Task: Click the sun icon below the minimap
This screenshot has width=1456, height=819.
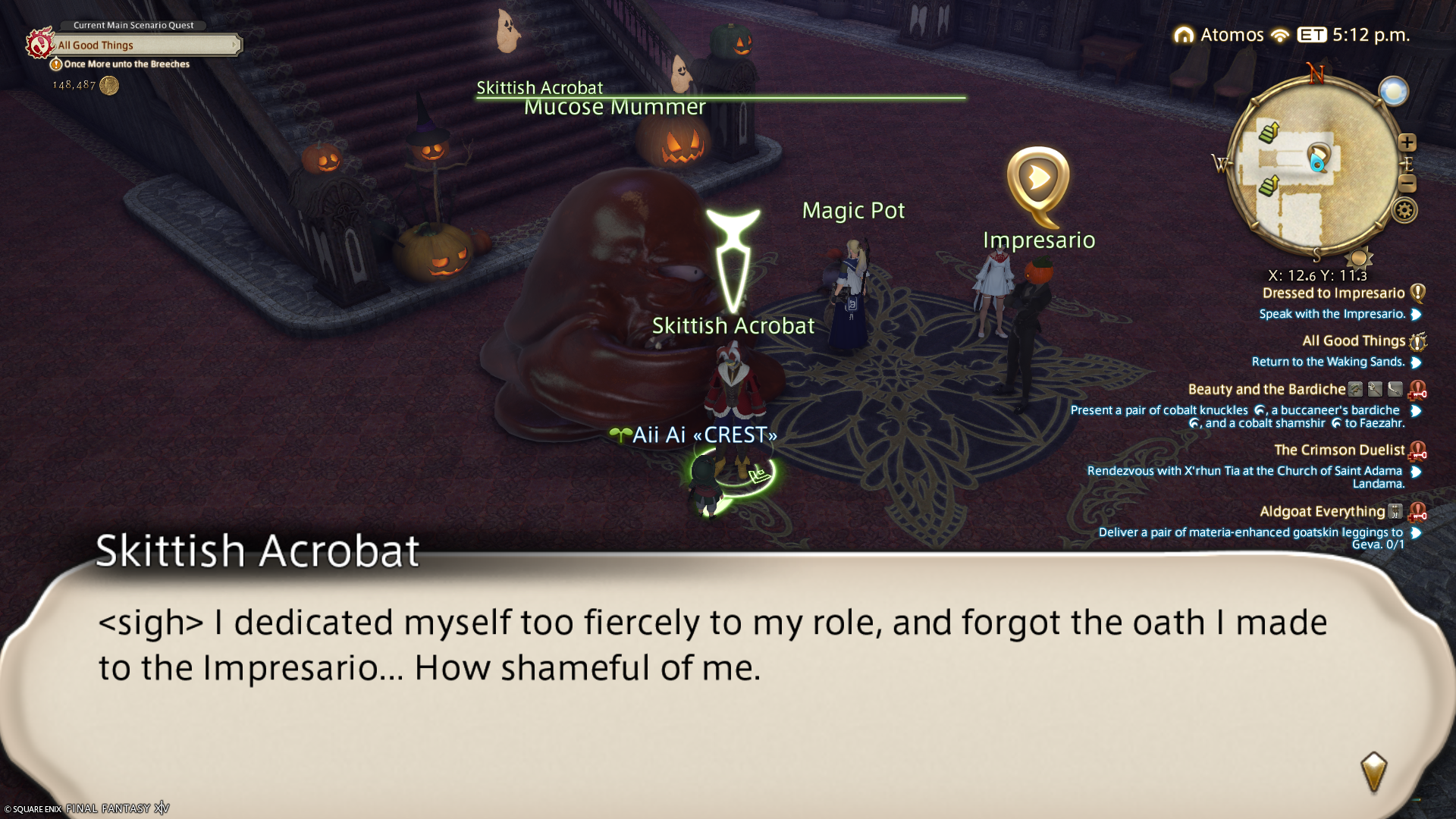Action: coord(1358,258)
